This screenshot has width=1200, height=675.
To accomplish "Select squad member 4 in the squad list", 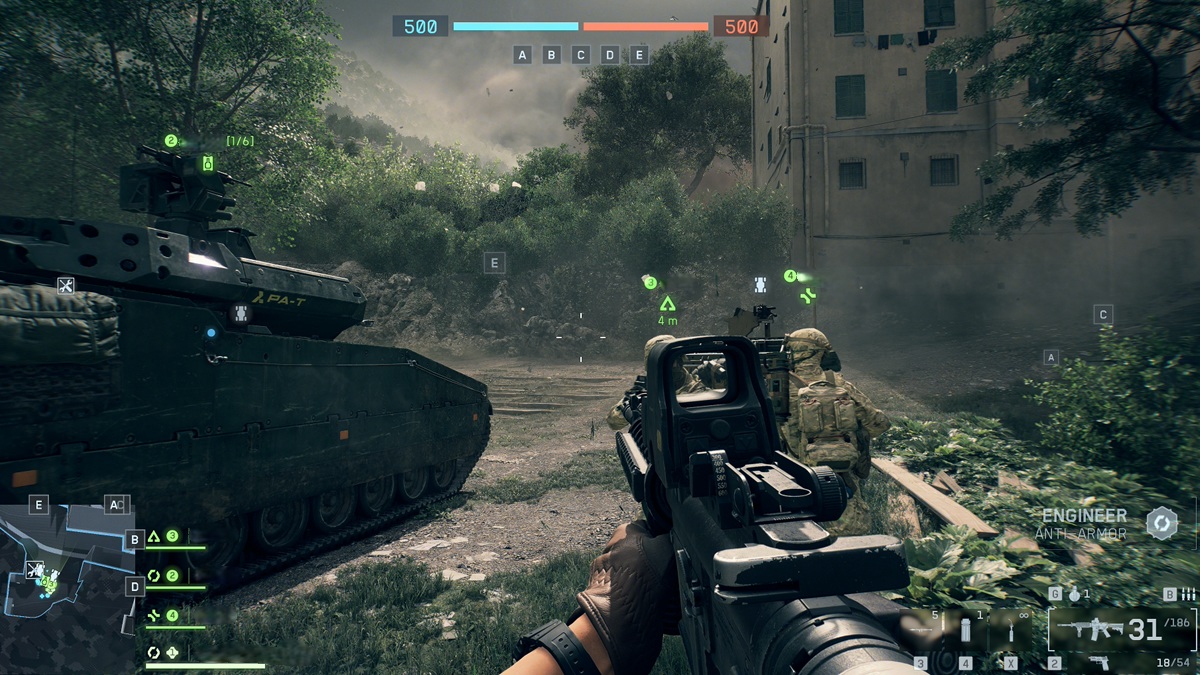I will coord(163,615).
